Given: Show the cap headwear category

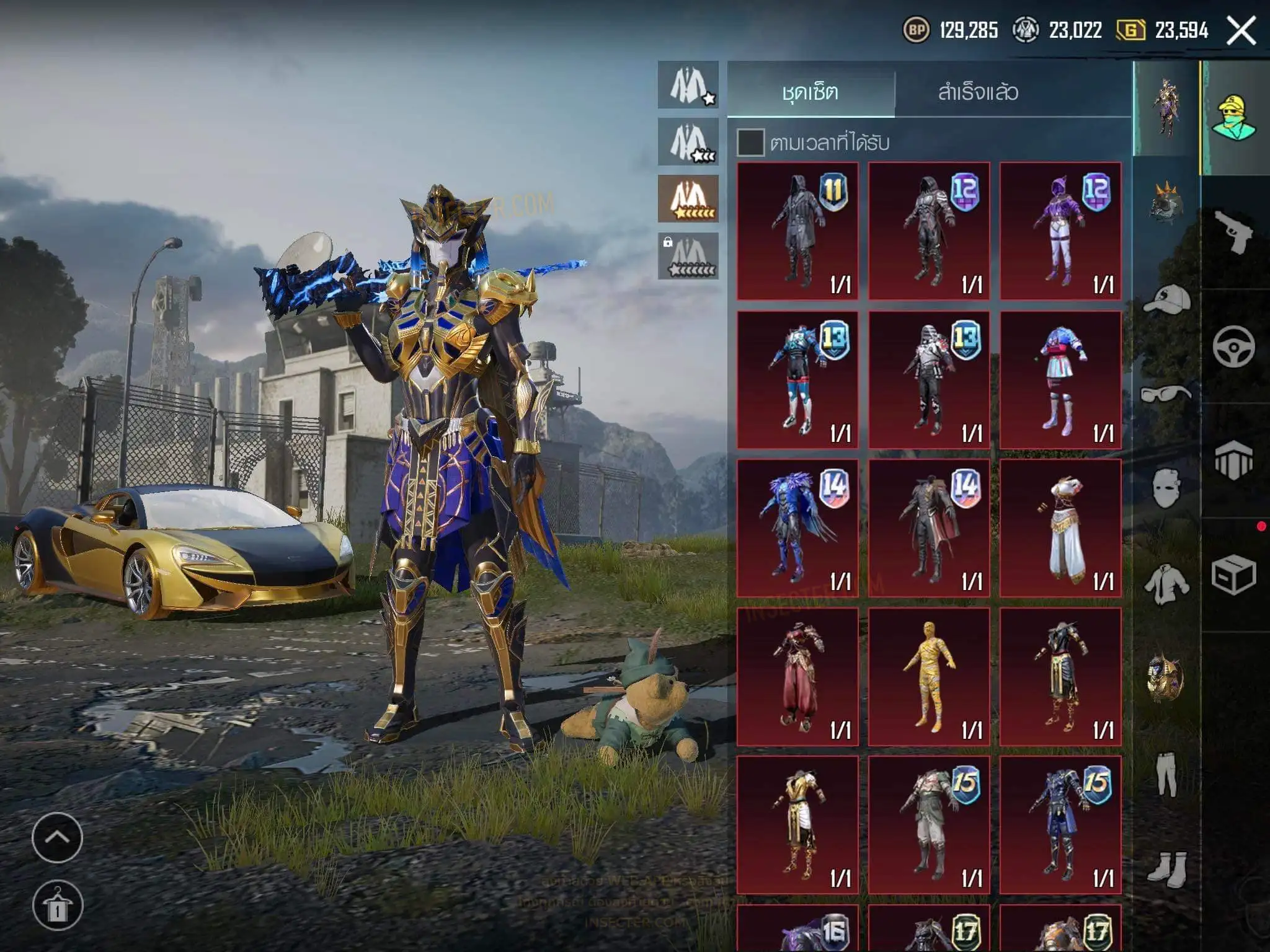Looking at the screenshot, I should coord(1166,301).
